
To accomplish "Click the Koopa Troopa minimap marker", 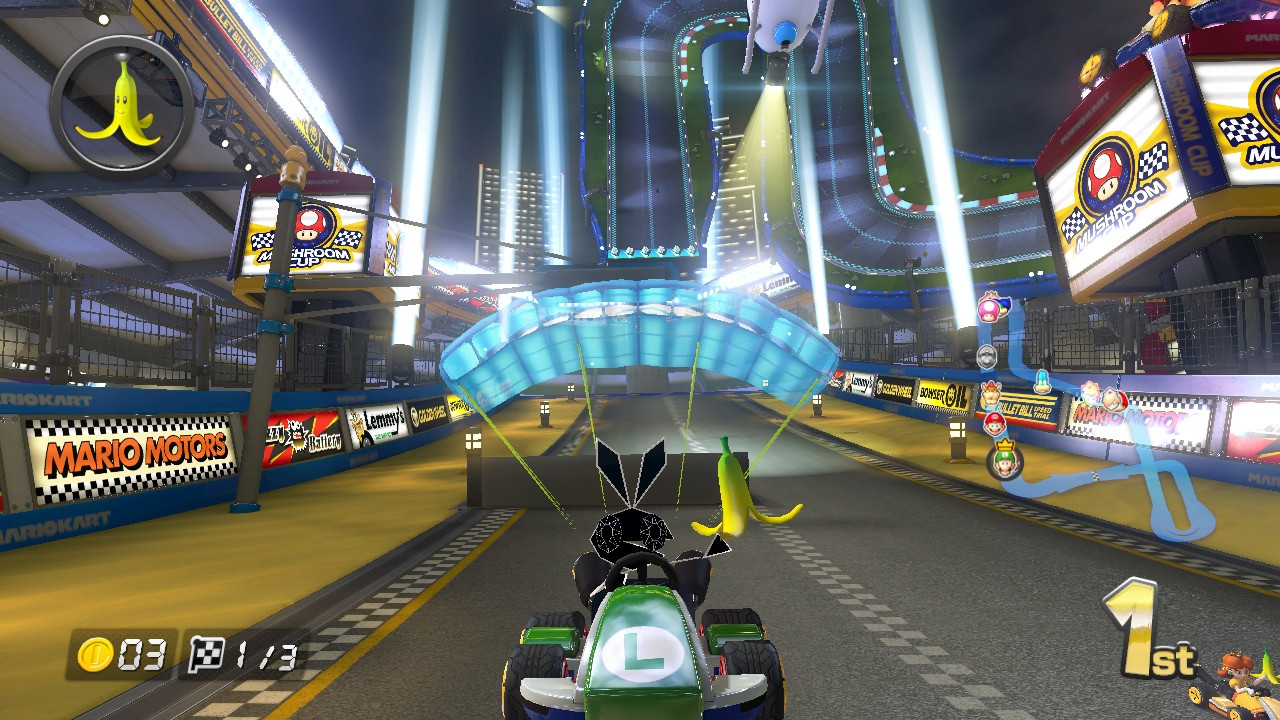I will click(1043, 379).
